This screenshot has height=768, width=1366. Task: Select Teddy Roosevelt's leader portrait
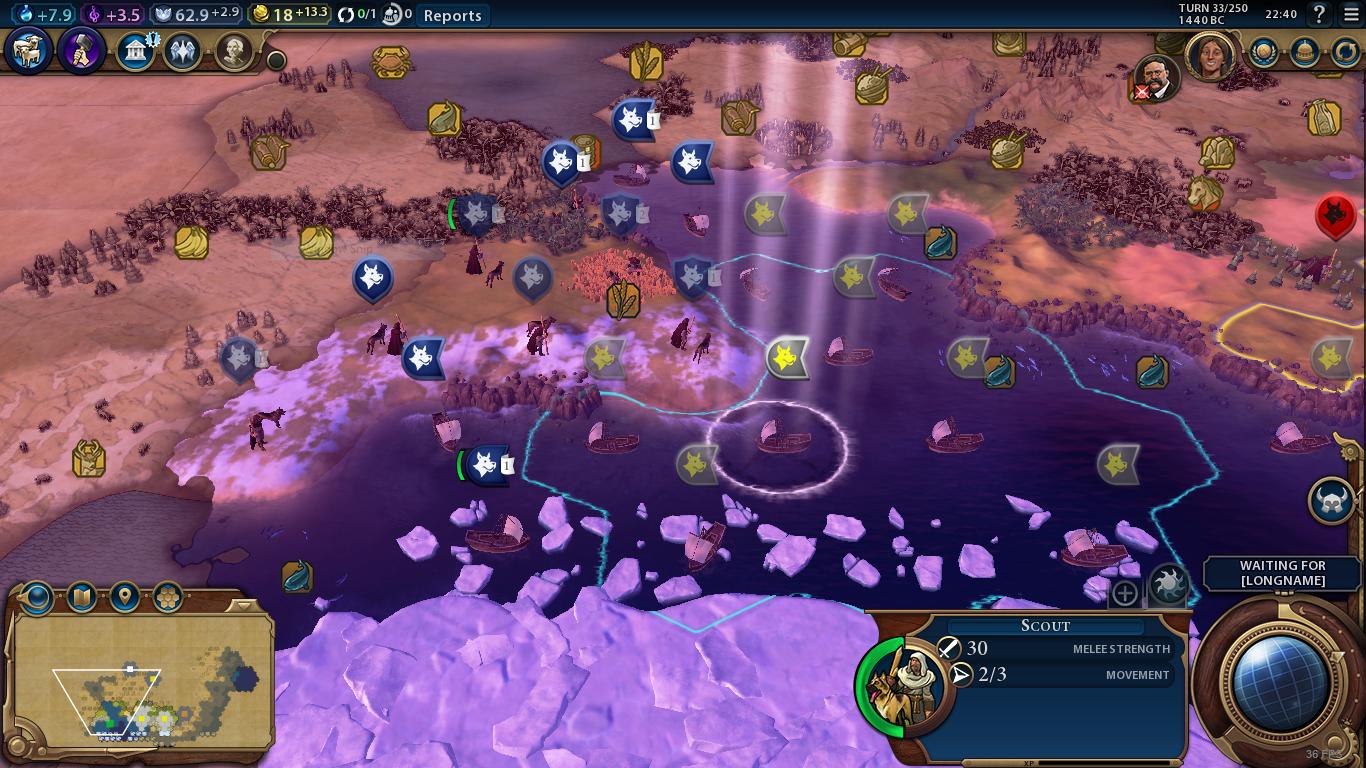(1157, 78)
